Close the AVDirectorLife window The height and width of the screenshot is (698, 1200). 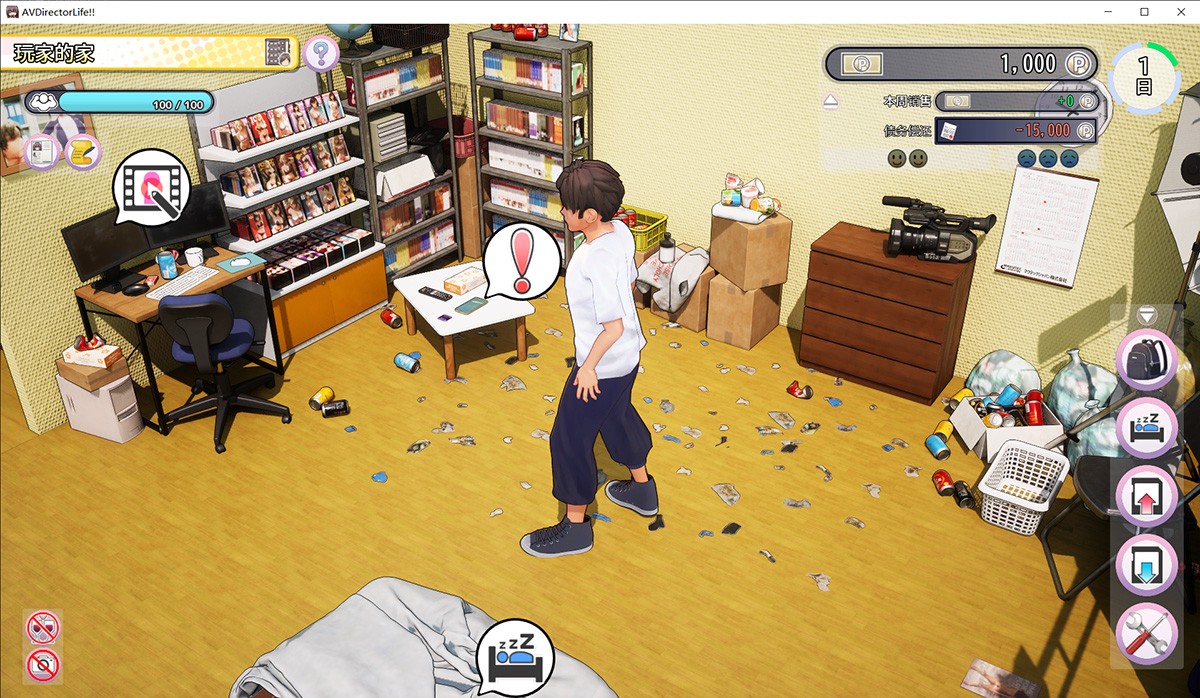click(x=1179, y=11)
